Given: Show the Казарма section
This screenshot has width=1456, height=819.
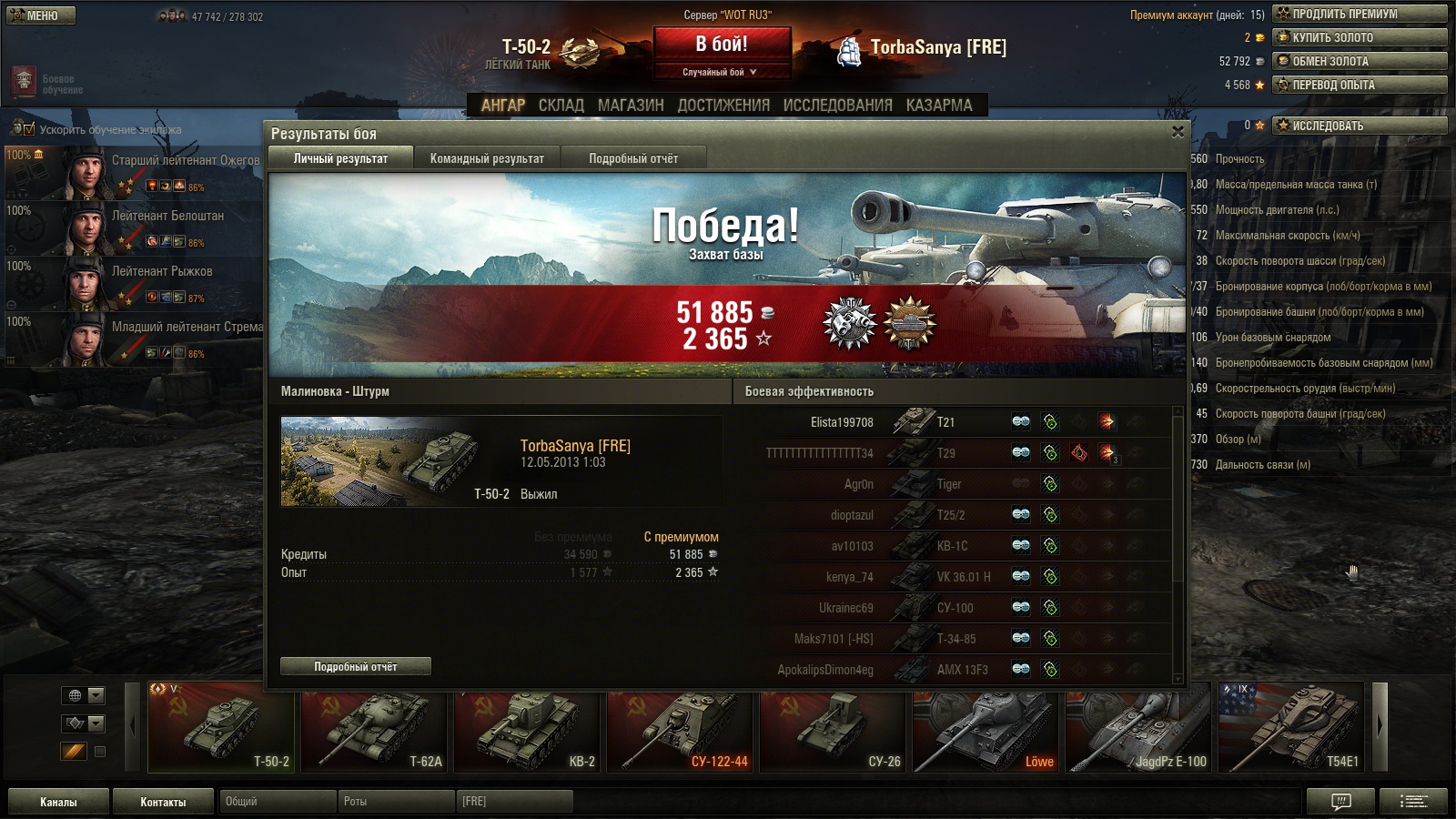Looking at the screenshot, I should click(x=939, y=106).
